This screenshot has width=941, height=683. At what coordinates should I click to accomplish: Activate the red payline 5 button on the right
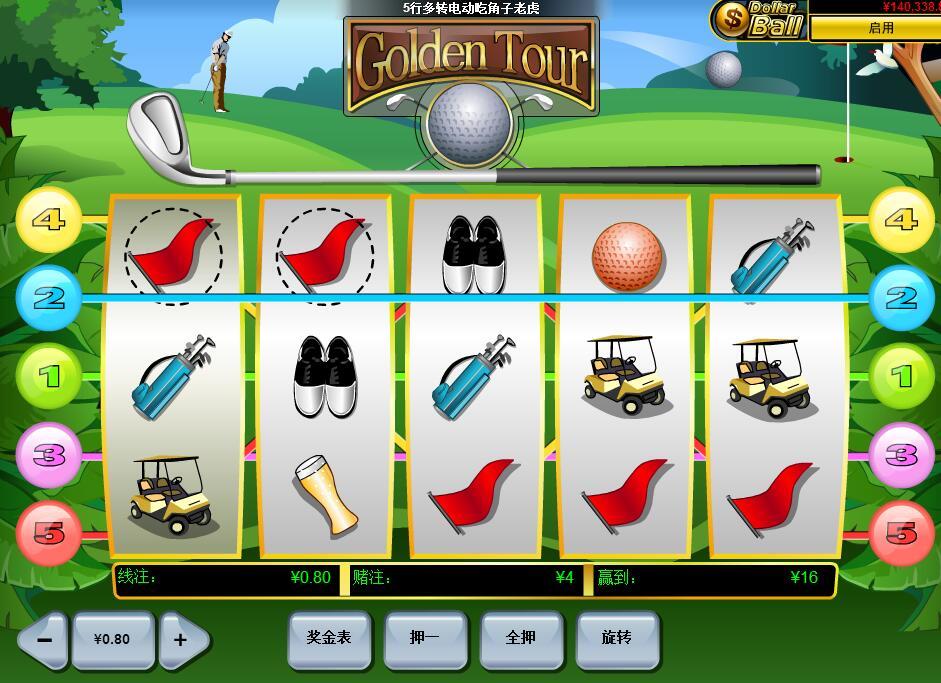pos(901,533)
